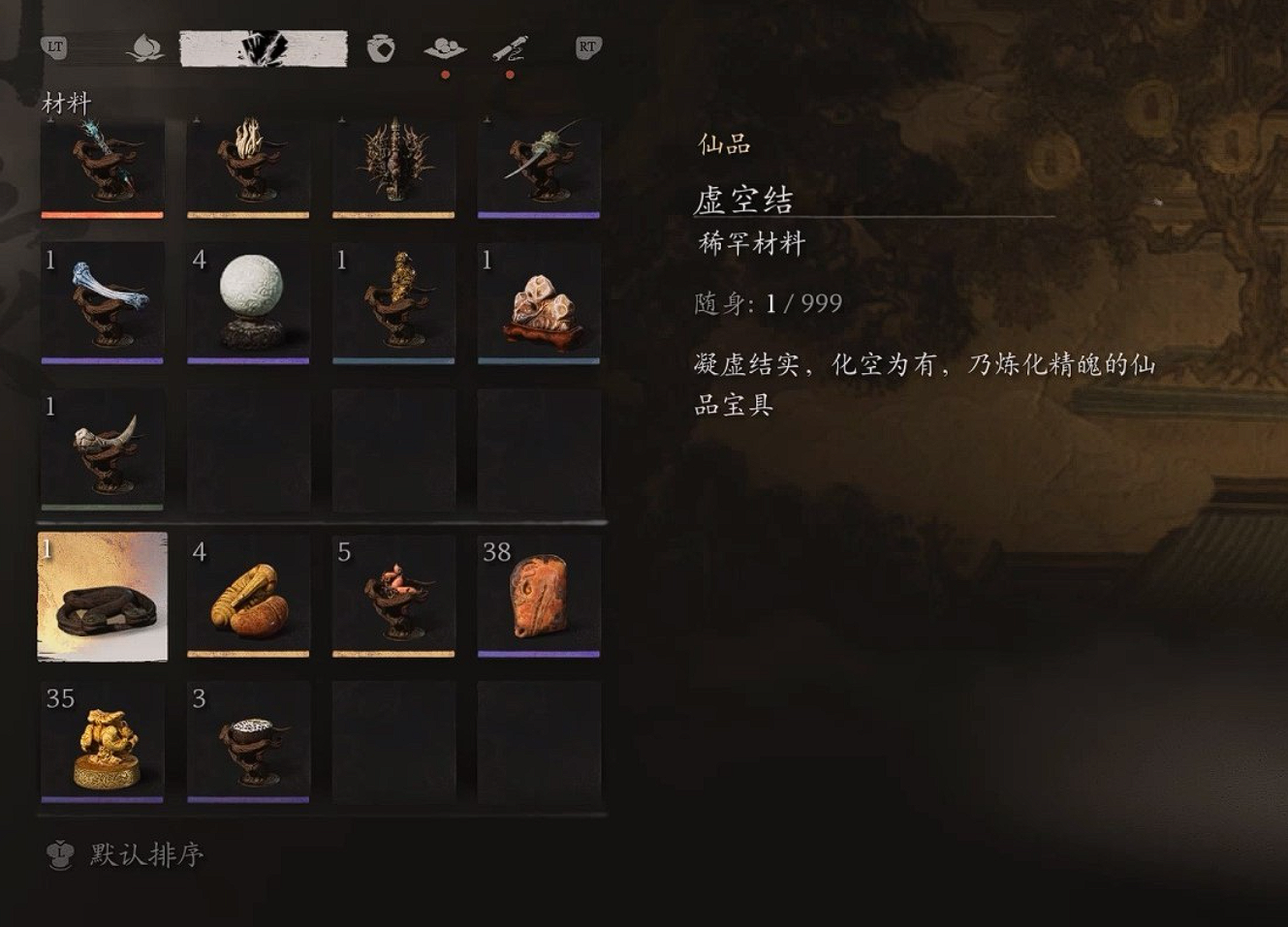1288x927 pixels.
Task: Pick the blue bone material
Action: 102,302
